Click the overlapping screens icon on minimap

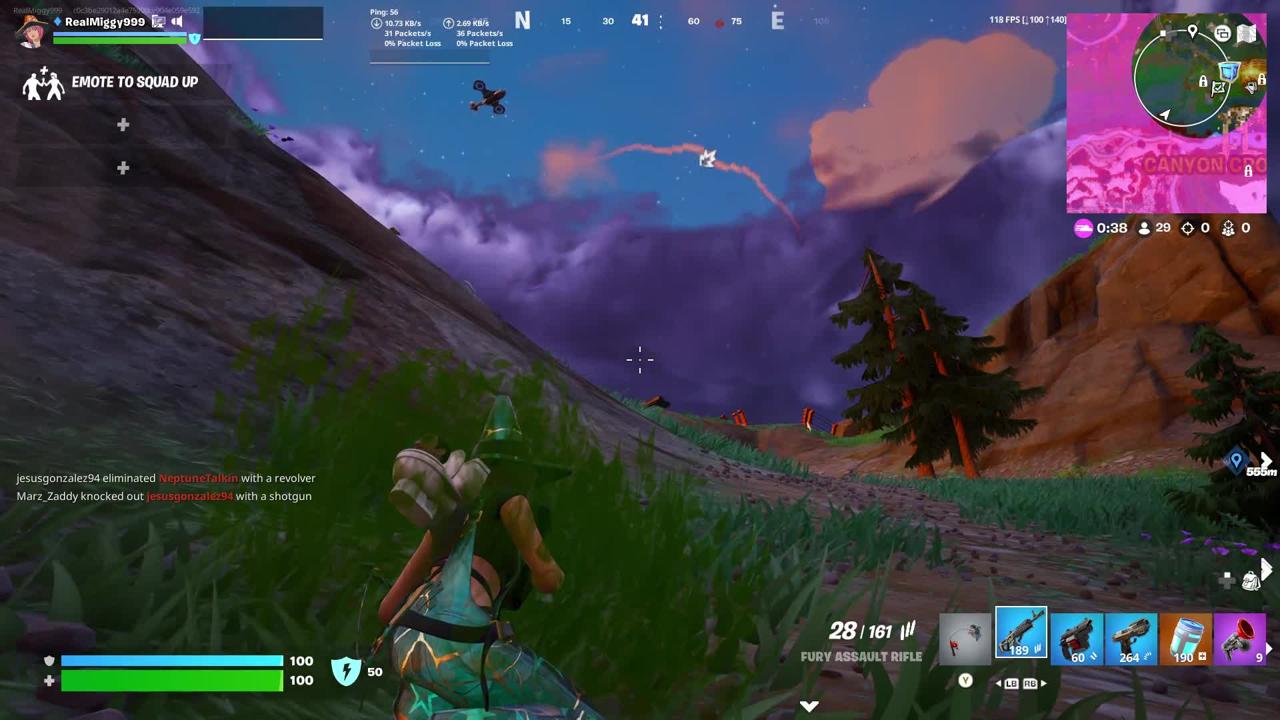[x=1222, y=34]
